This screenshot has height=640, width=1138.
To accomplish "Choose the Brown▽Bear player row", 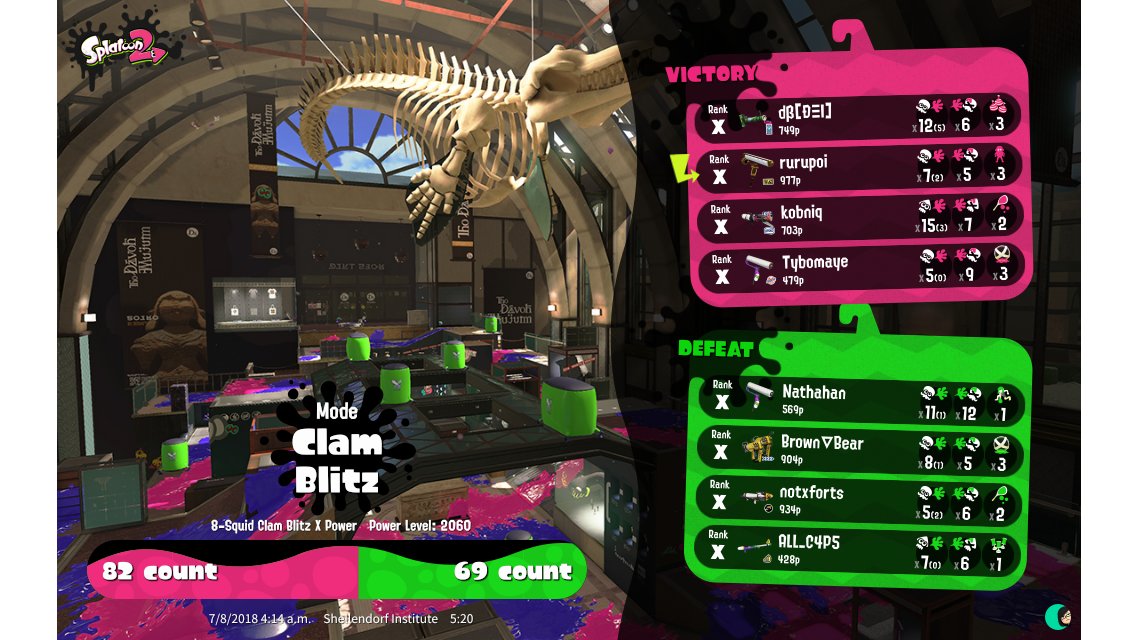I will [x=862, y=449].
